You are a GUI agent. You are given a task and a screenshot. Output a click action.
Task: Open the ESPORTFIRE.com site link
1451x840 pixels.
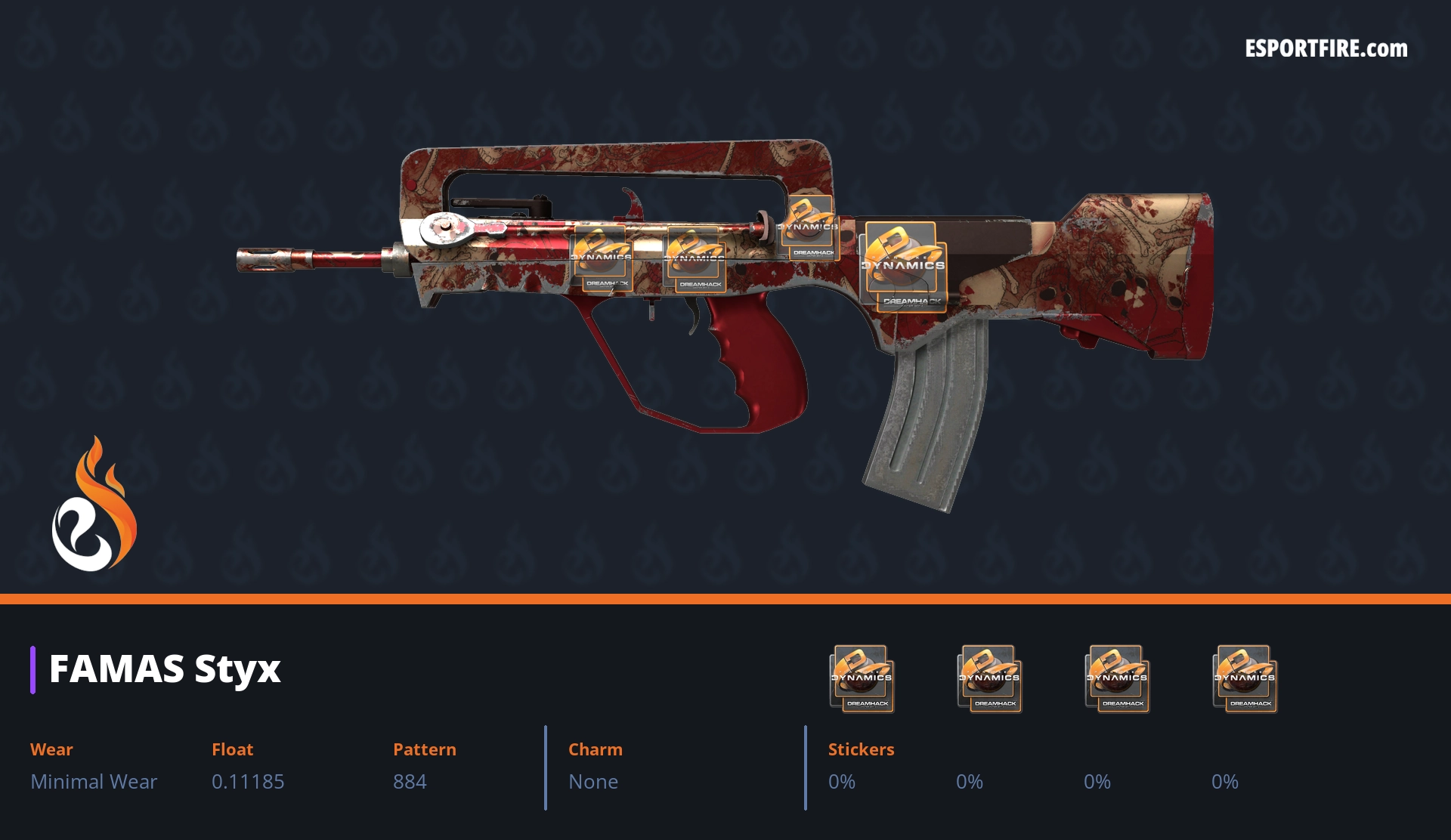1326,49
